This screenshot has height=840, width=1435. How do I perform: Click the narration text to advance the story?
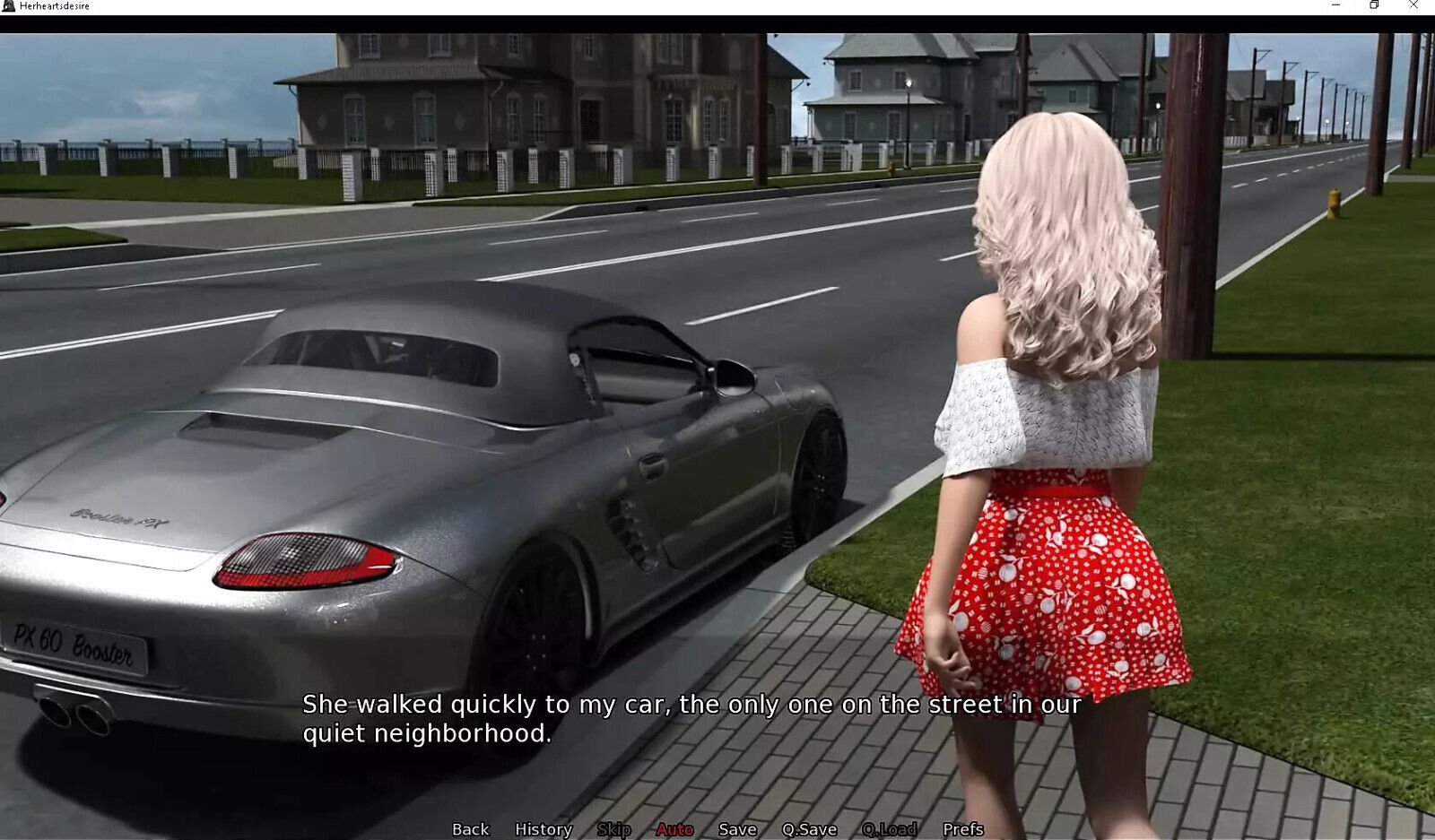tap(691, 717)
